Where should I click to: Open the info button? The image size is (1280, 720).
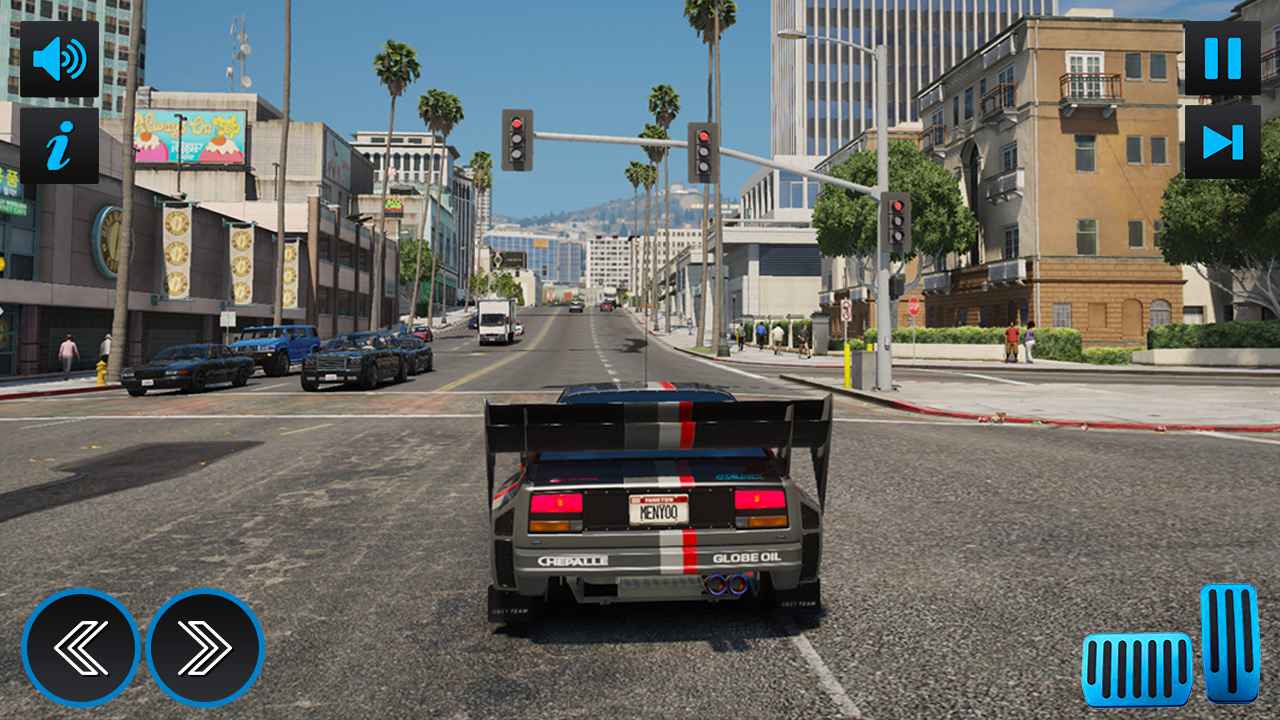click(x=59, y=146)
